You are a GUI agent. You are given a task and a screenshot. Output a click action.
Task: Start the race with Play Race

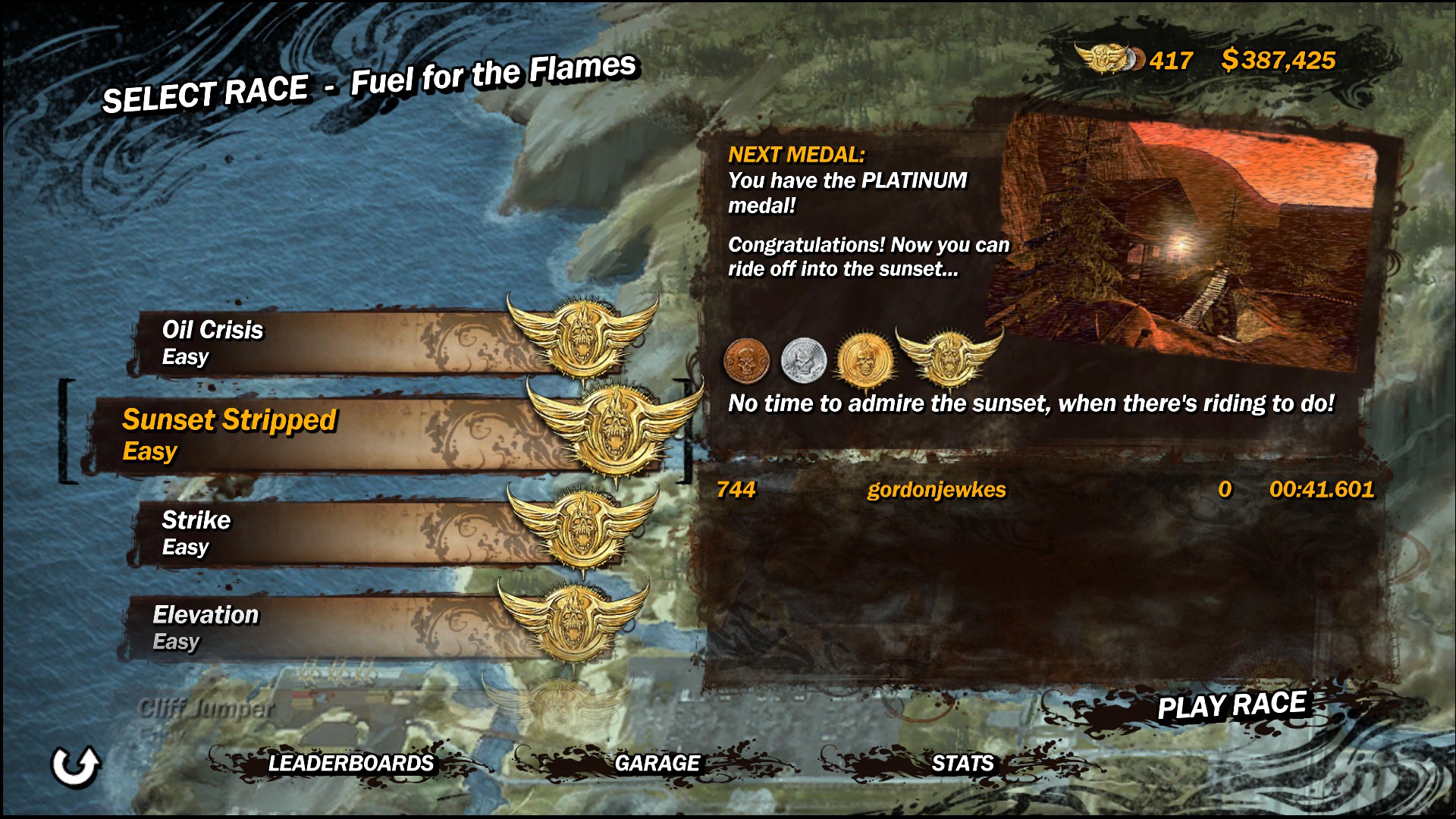1231,706
